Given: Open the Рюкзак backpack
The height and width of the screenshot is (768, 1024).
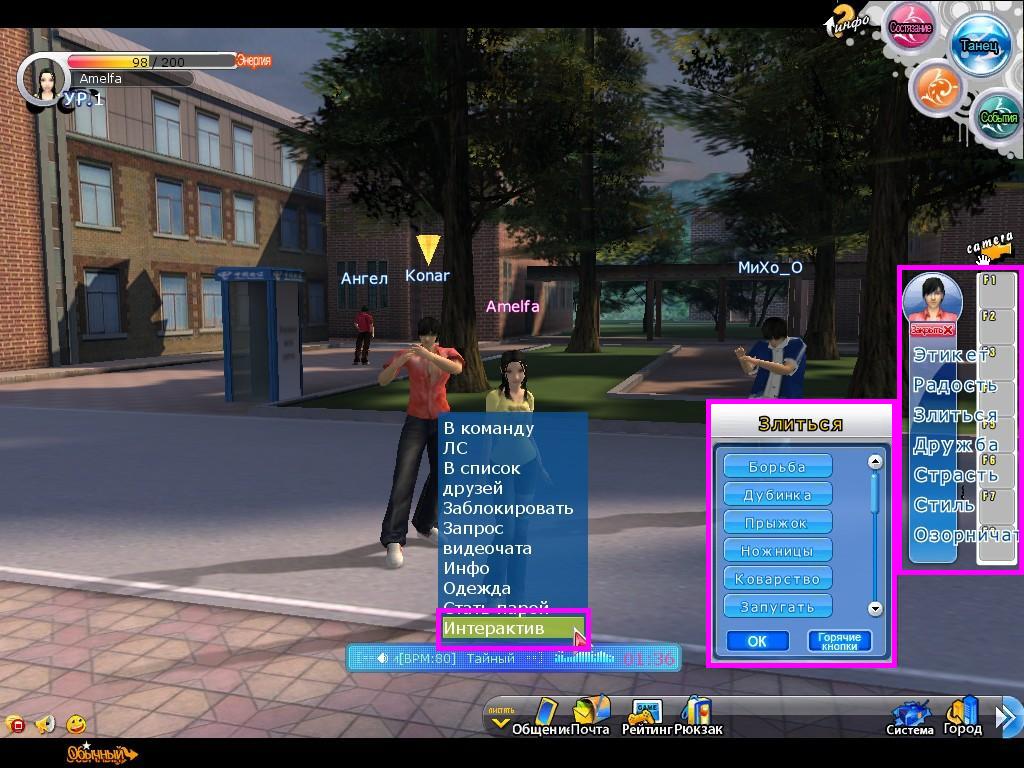Looking at the screenshot, I should coord(698,716).
